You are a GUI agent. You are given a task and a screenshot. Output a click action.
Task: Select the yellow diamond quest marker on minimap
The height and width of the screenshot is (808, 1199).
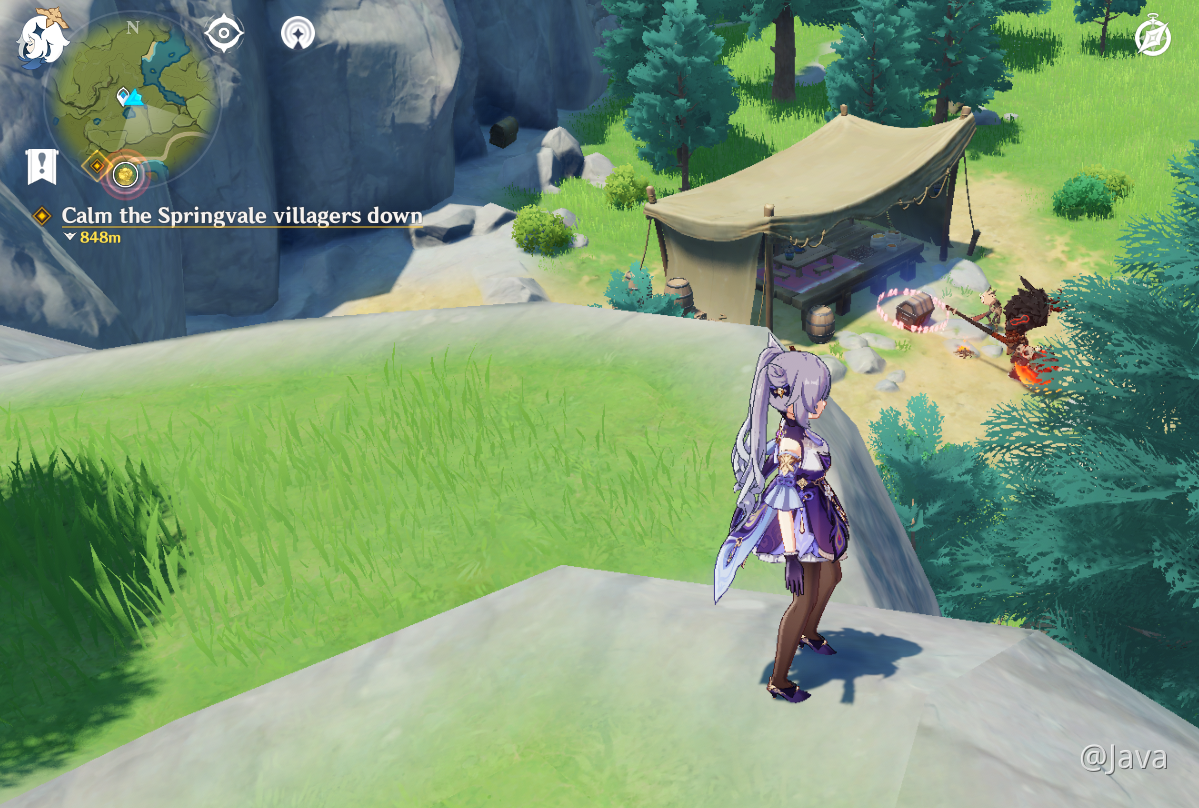pyautogui.click(x=97, y=165)
